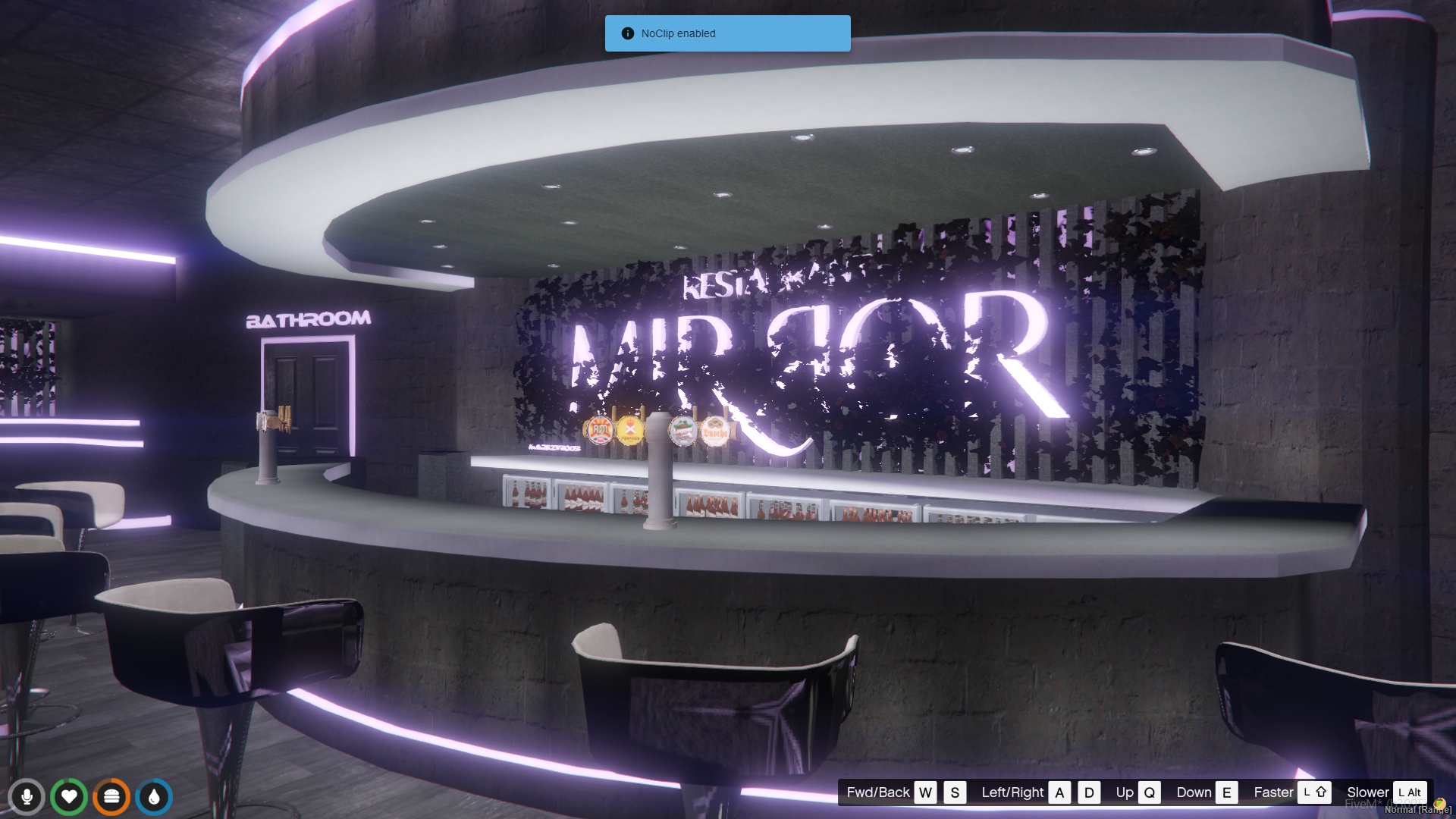Select the heart health status icon
The image size is (1456, 819).
pyautogui.click(x=69, y=797)
